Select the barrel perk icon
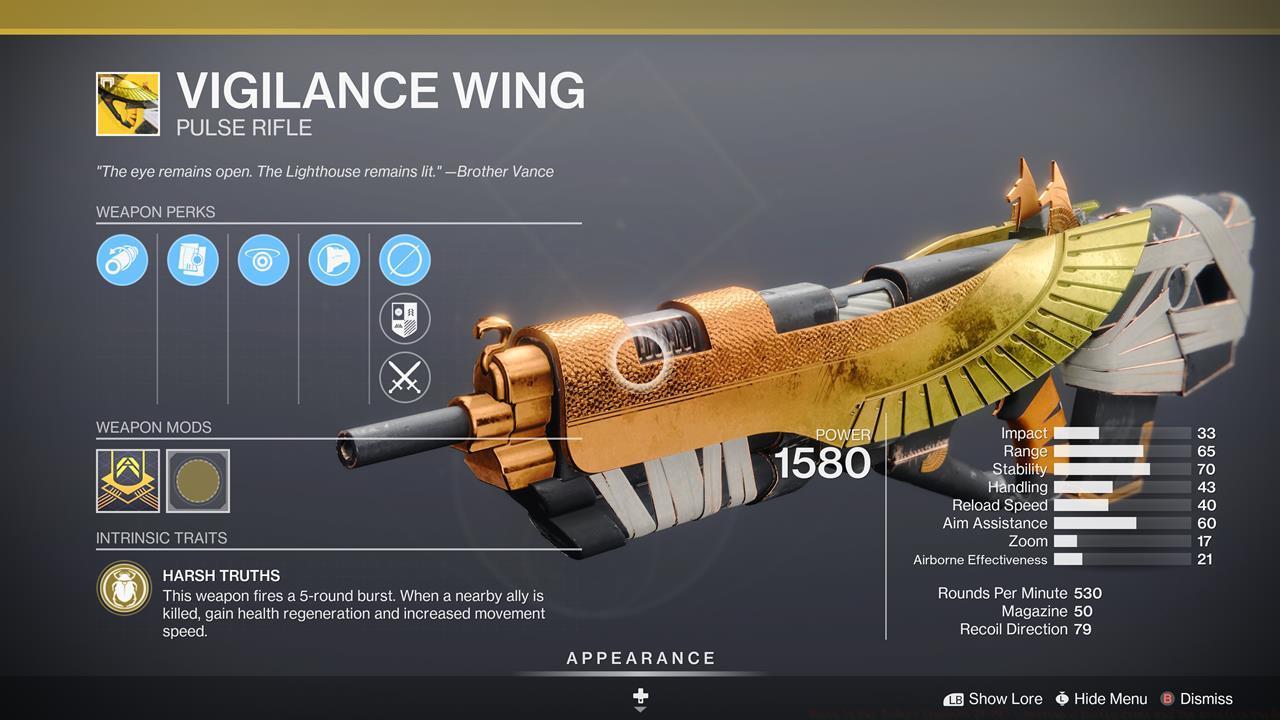This screenshot has width=1280, height=720. 122,260
